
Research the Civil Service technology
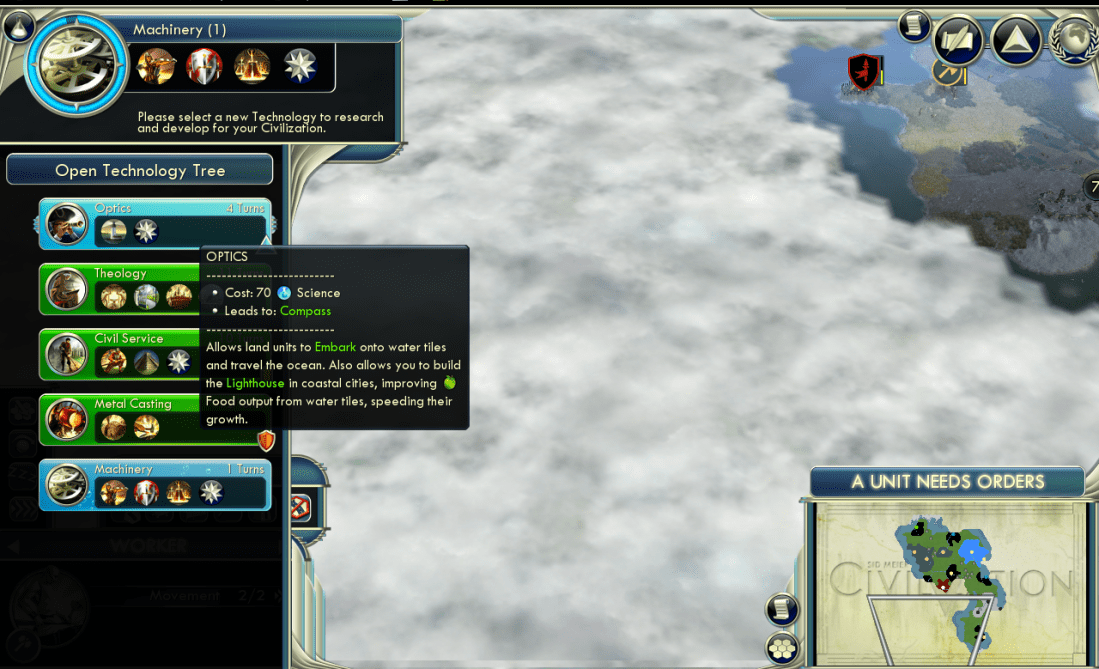point(120,353)
